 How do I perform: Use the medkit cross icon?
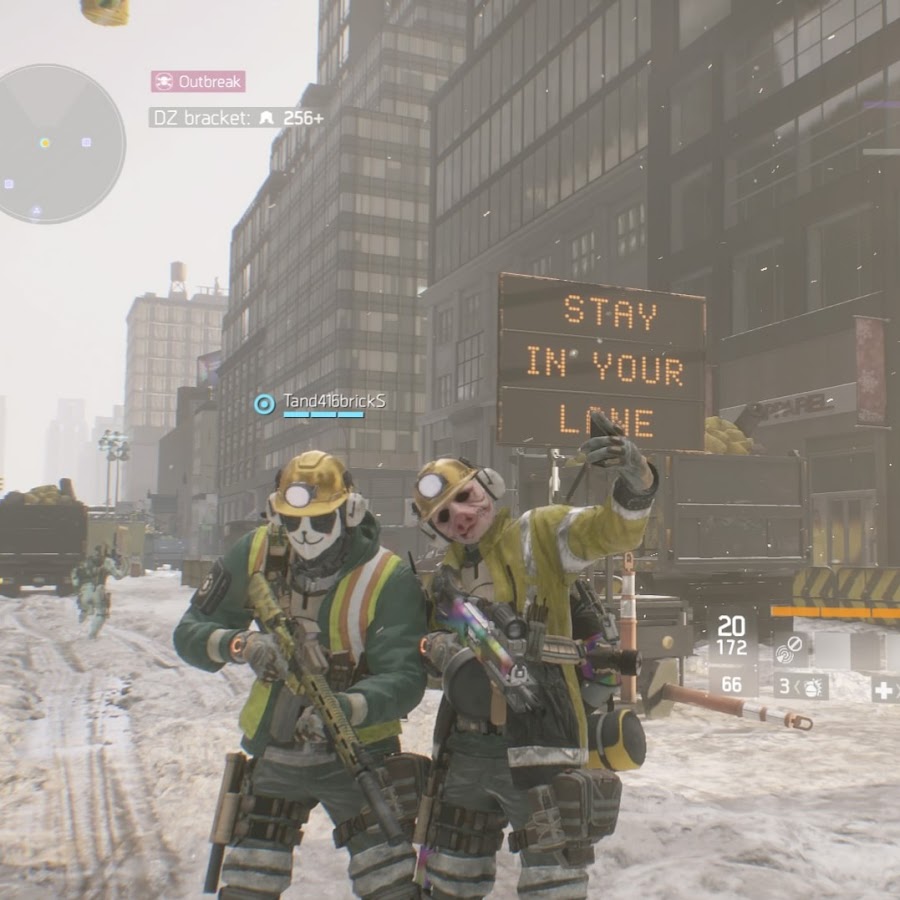coord(884,689)
